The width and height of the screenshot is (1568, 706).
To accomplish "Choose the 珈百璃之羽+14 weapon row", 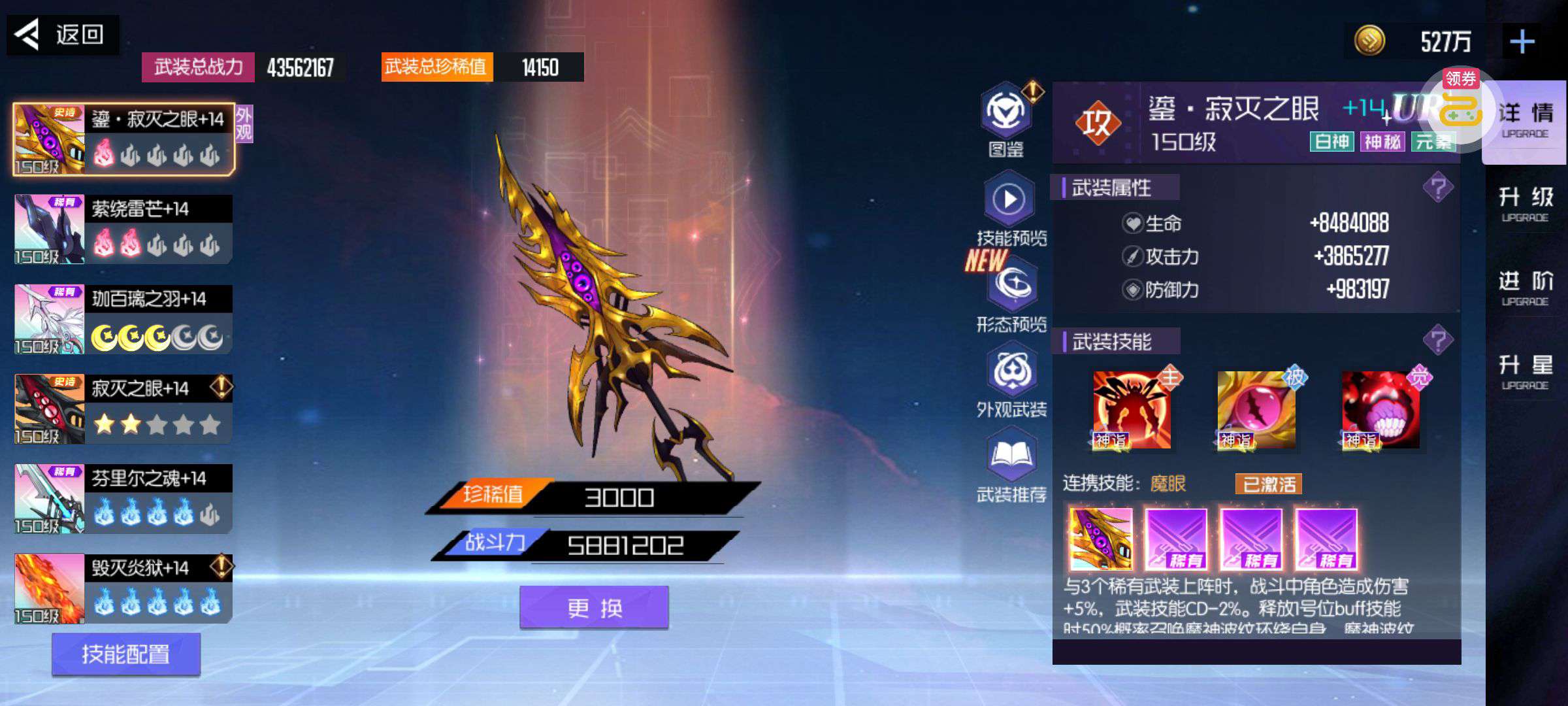I will (123, 319).
